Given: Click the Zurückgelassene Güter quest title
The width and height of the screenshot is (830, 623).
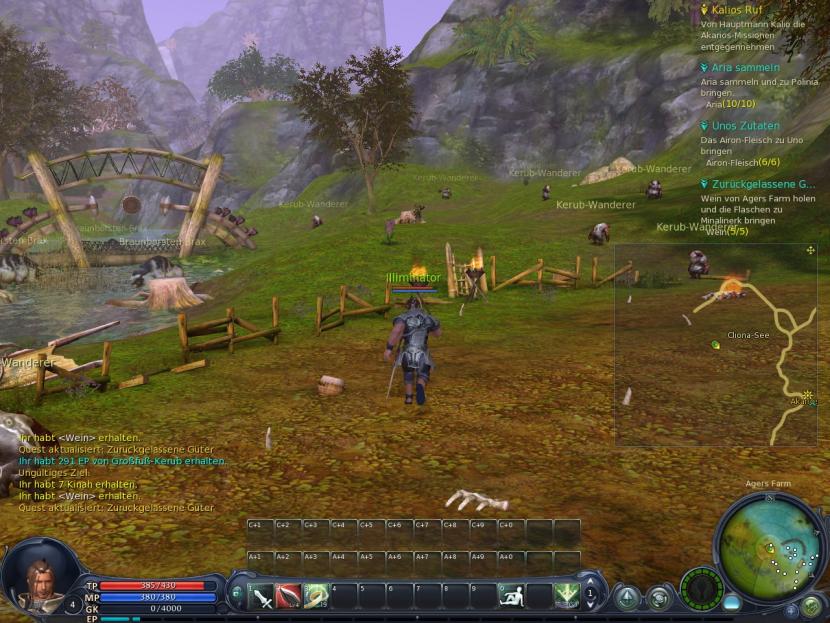Looking at the screenshot, I should tap(764, 184).
